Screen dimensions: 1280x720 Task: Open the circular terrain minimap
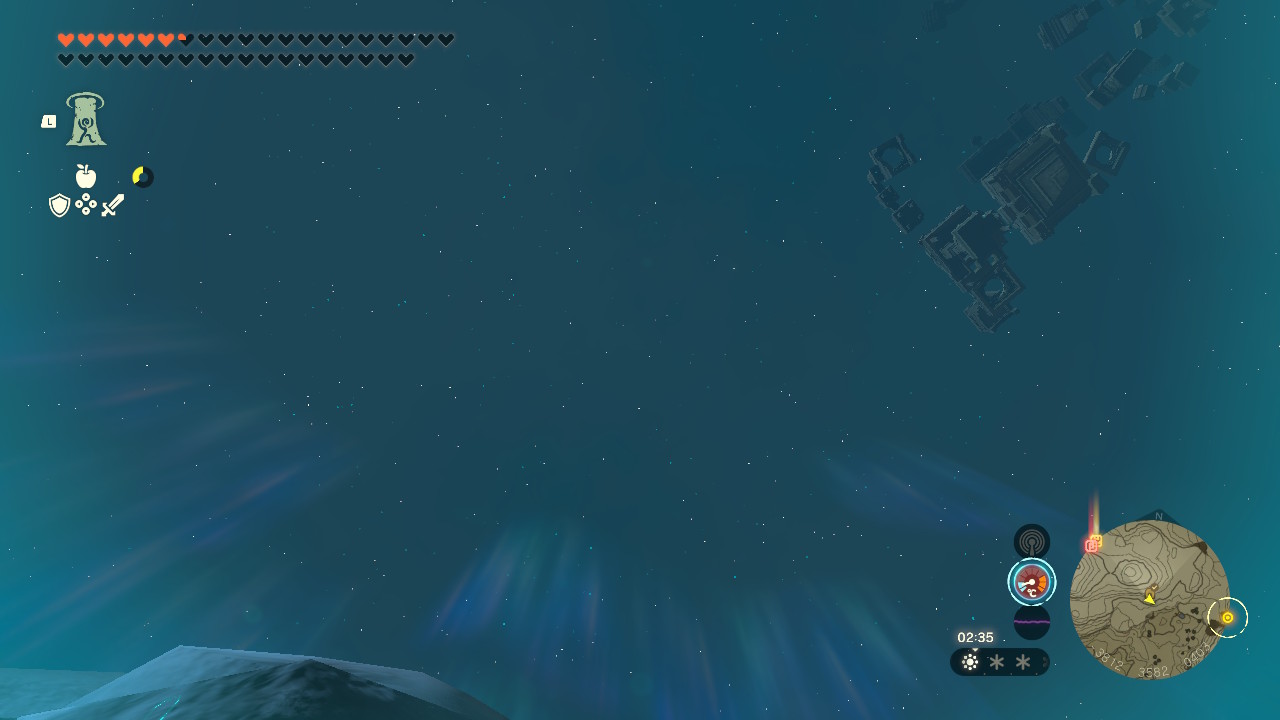pos(1149,599)
